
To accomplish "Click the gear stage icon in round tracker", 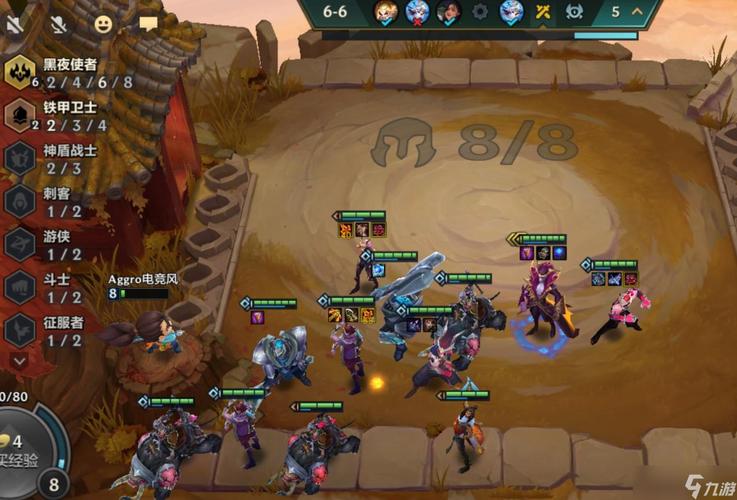I will (x=480, y=12).
